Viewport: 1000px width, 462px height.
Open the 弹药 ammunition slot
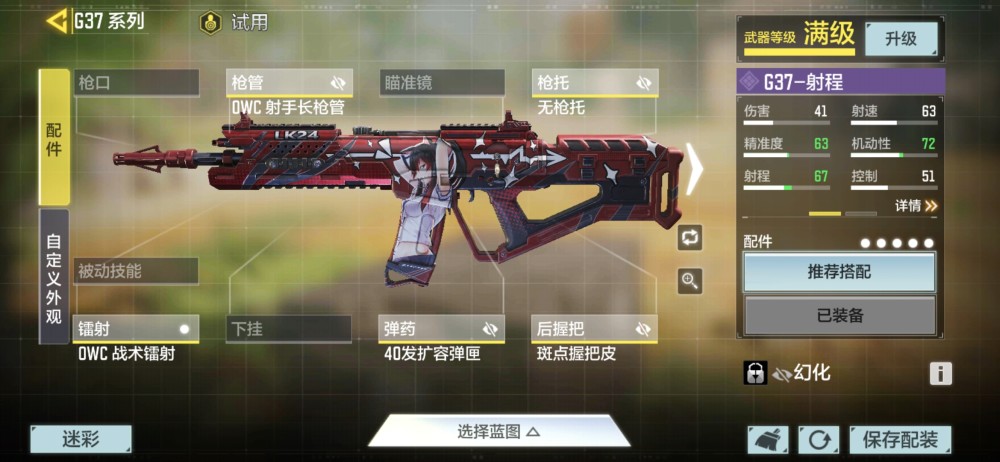point(442,329)
